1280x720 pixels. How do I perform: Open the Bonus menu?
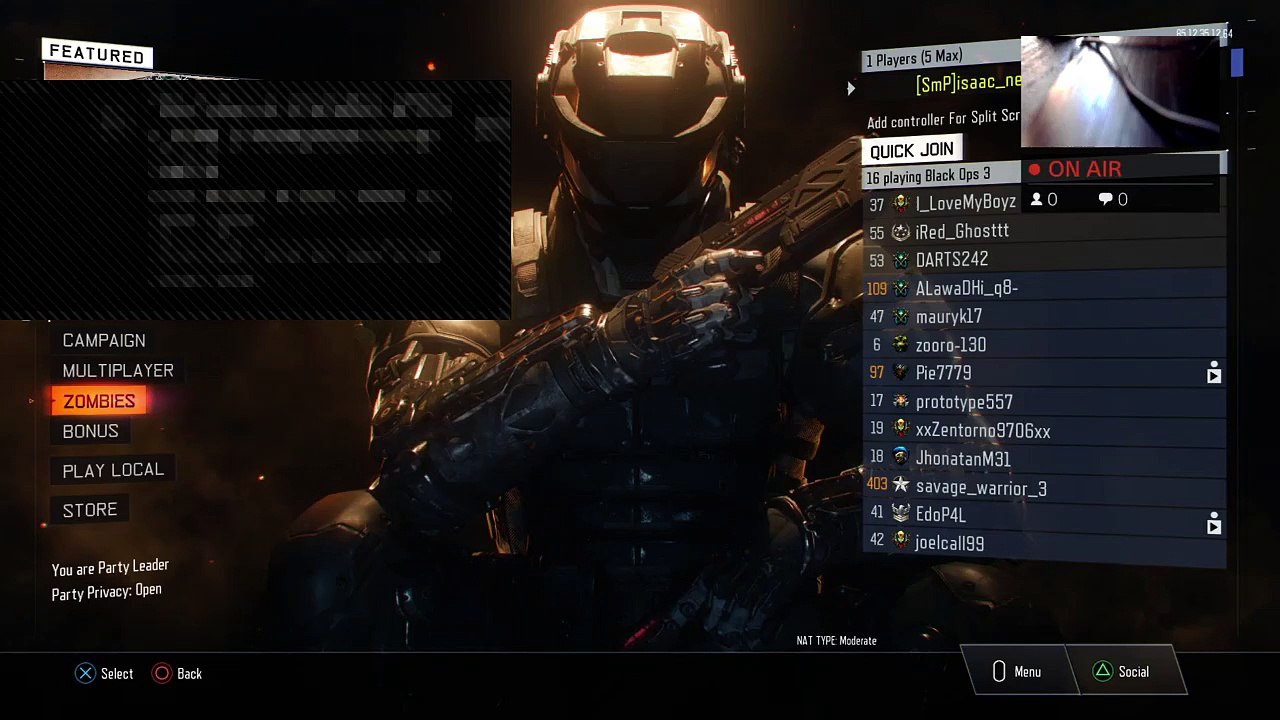tap(91, 431)
